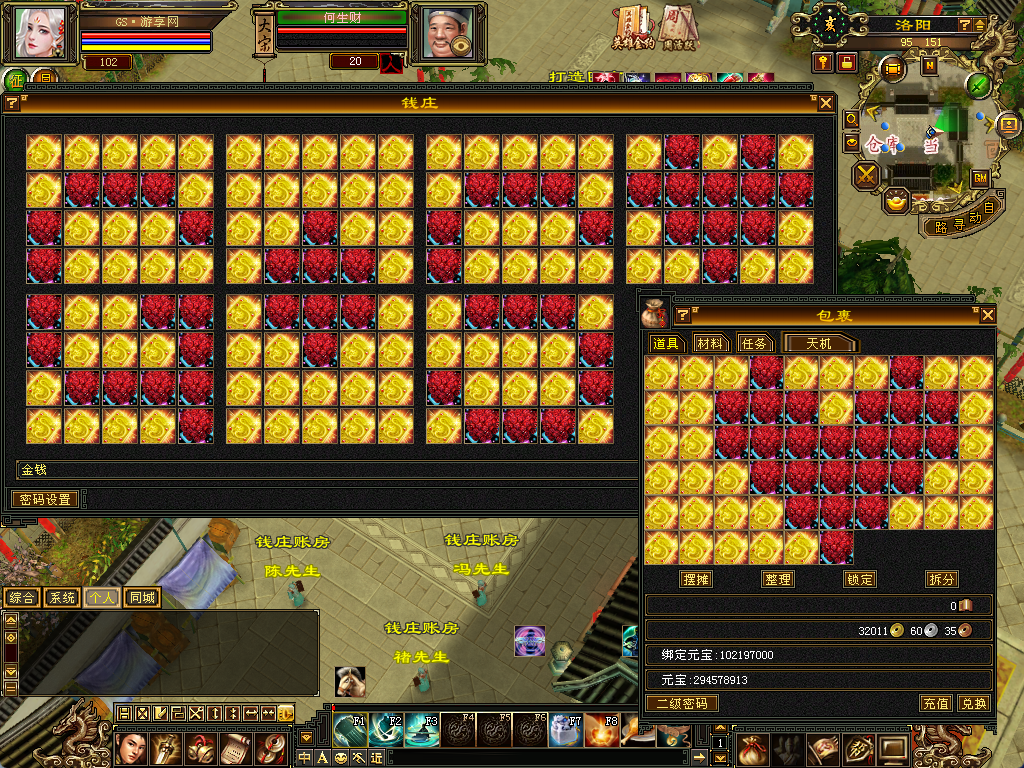Screen dimensions: 1024x768
Task: Close the 钱庄 bank window
Action: [x=826, y=103]
